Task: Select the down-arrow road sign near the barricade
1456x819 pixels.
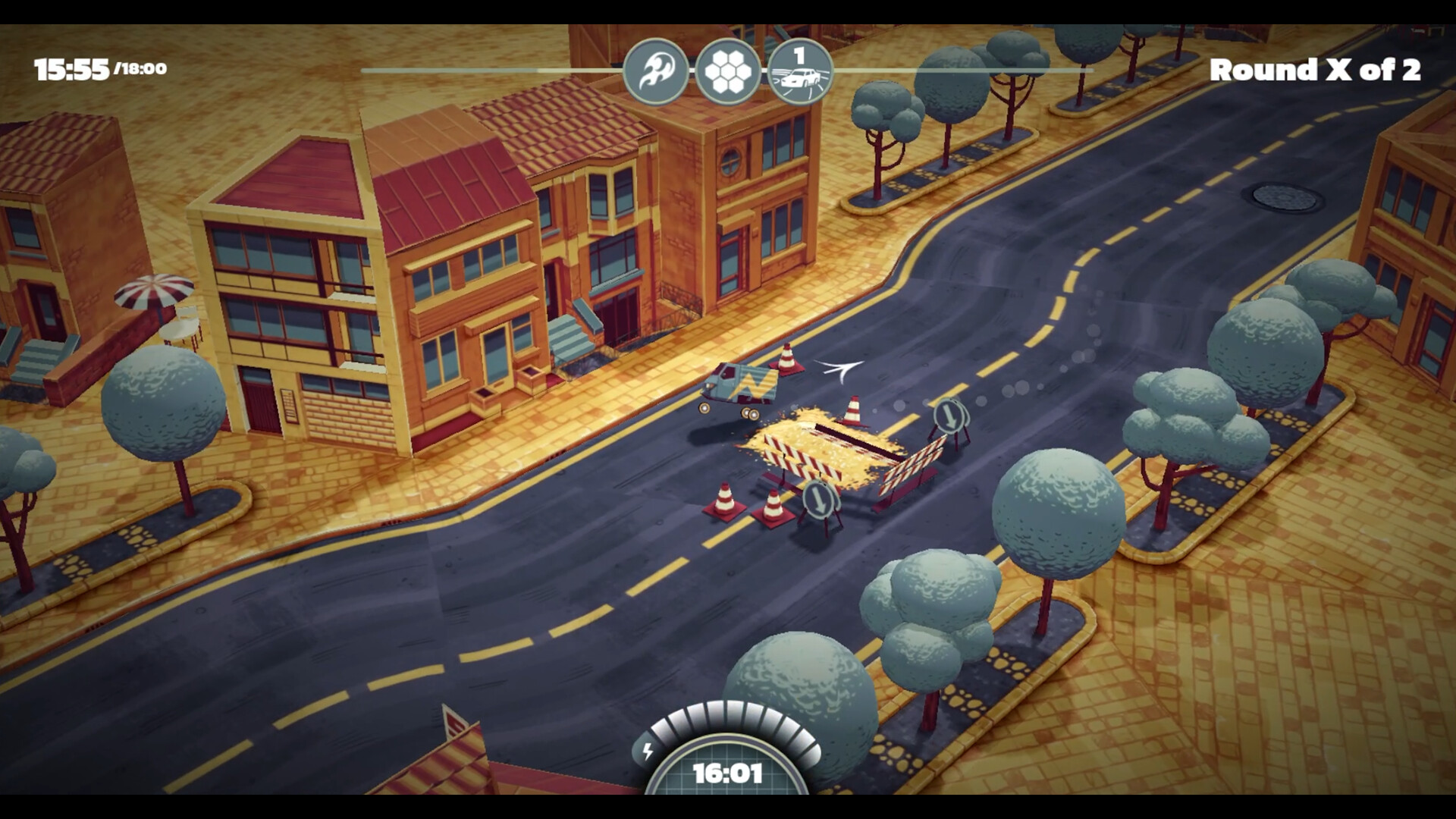Action: [817, 500]
